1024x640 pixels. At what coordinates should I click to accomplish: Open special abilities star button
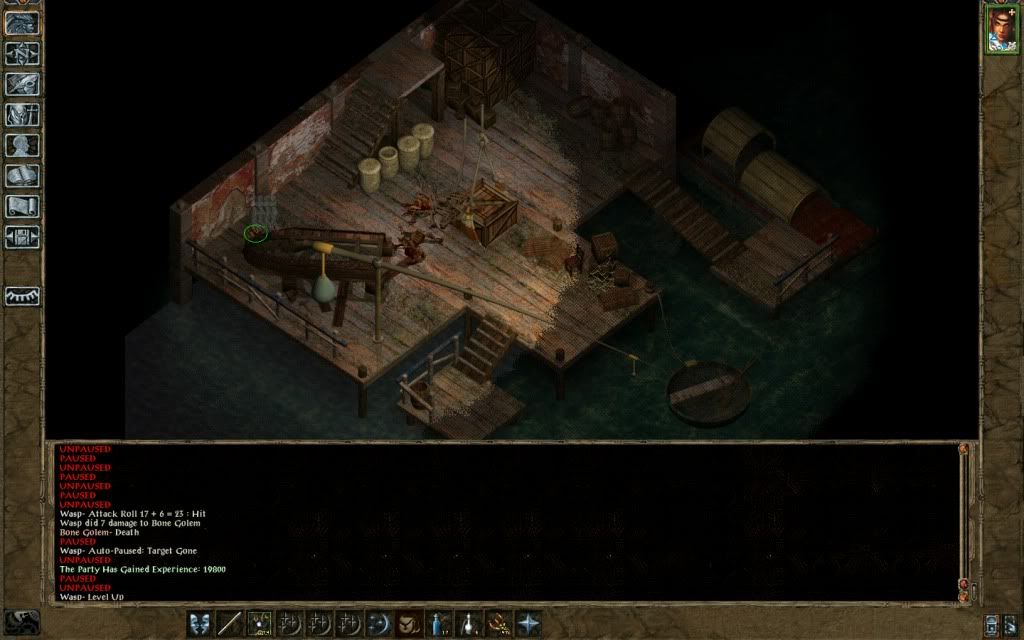coord(527,622)
